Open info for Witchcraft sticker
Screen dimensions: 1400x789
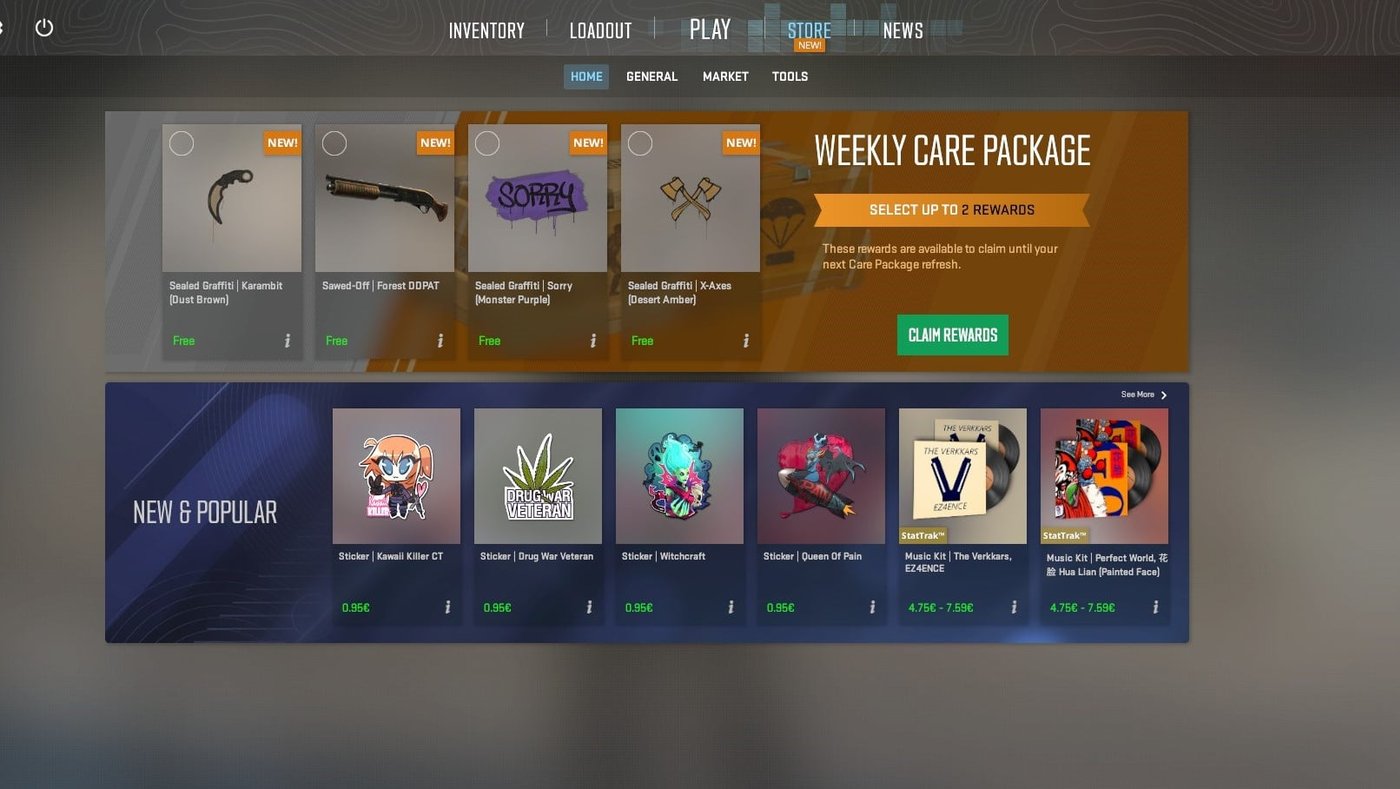tap(733, 606)
